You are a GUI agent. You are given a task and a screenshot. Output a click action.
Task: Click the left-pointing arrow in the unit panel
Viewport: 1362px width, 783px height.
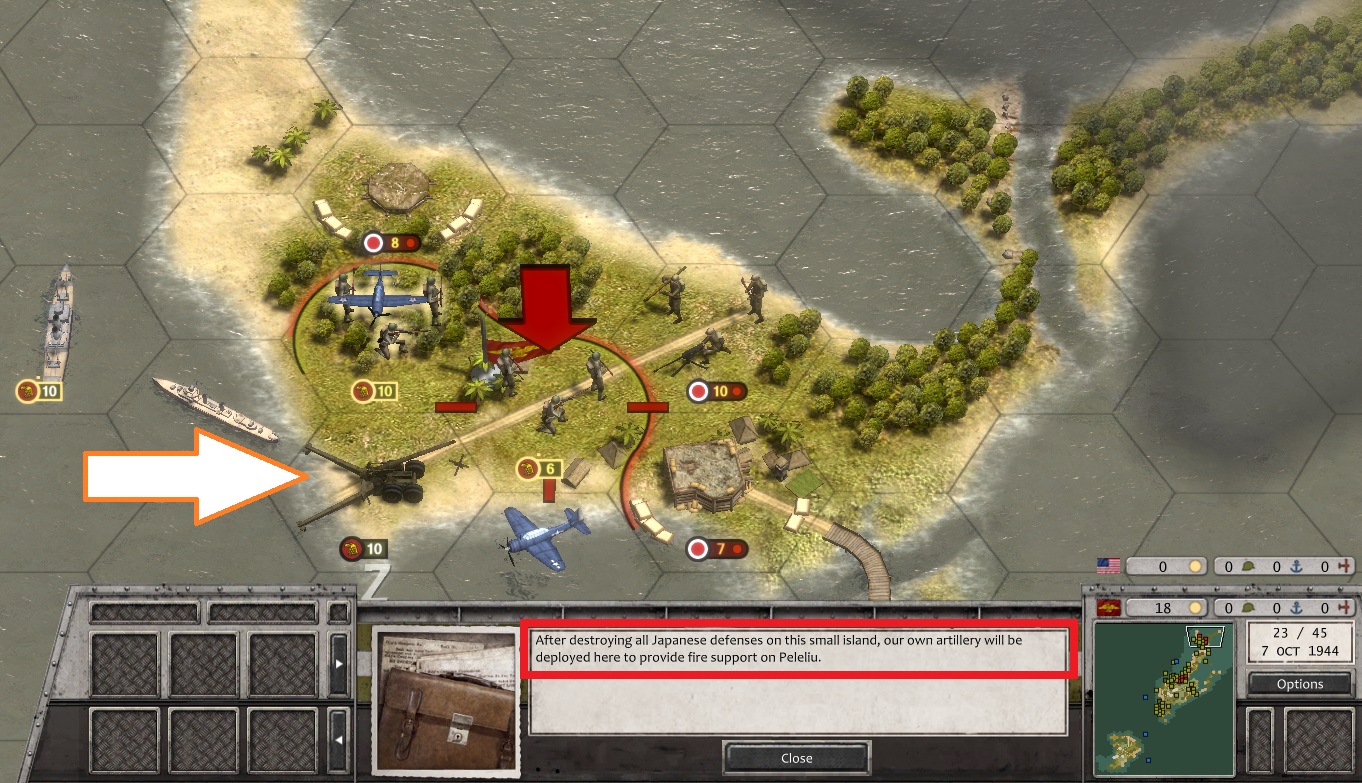(339, 741)
